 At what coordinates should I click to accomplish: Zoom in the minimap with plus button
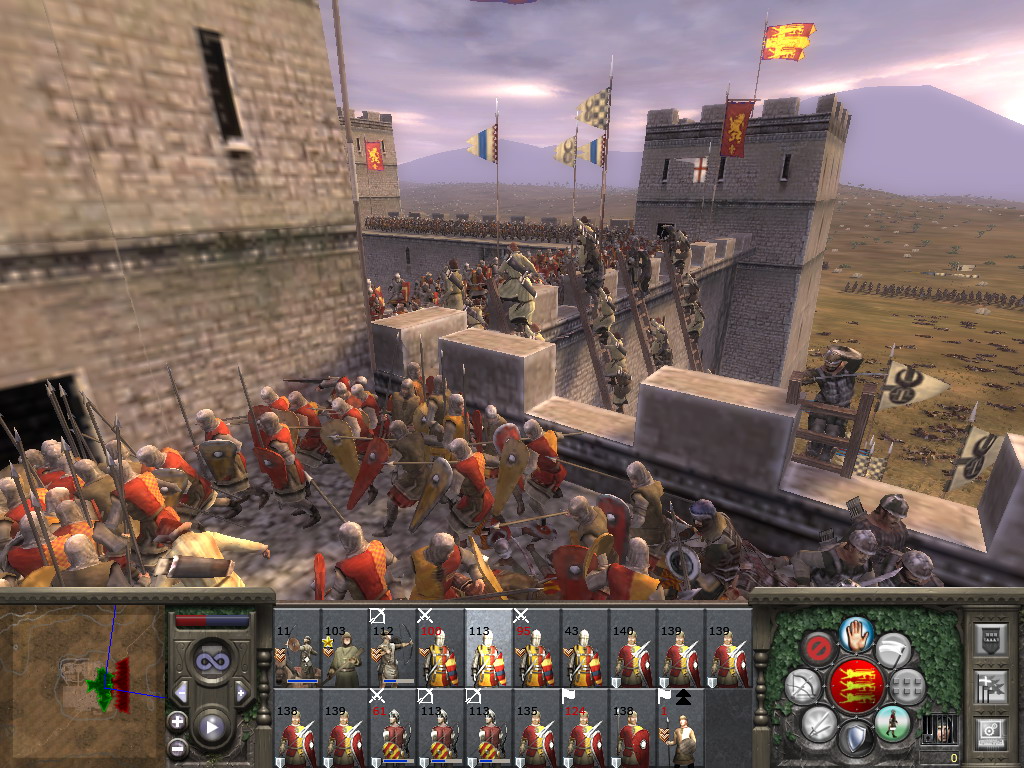click(x=177, y=721)
